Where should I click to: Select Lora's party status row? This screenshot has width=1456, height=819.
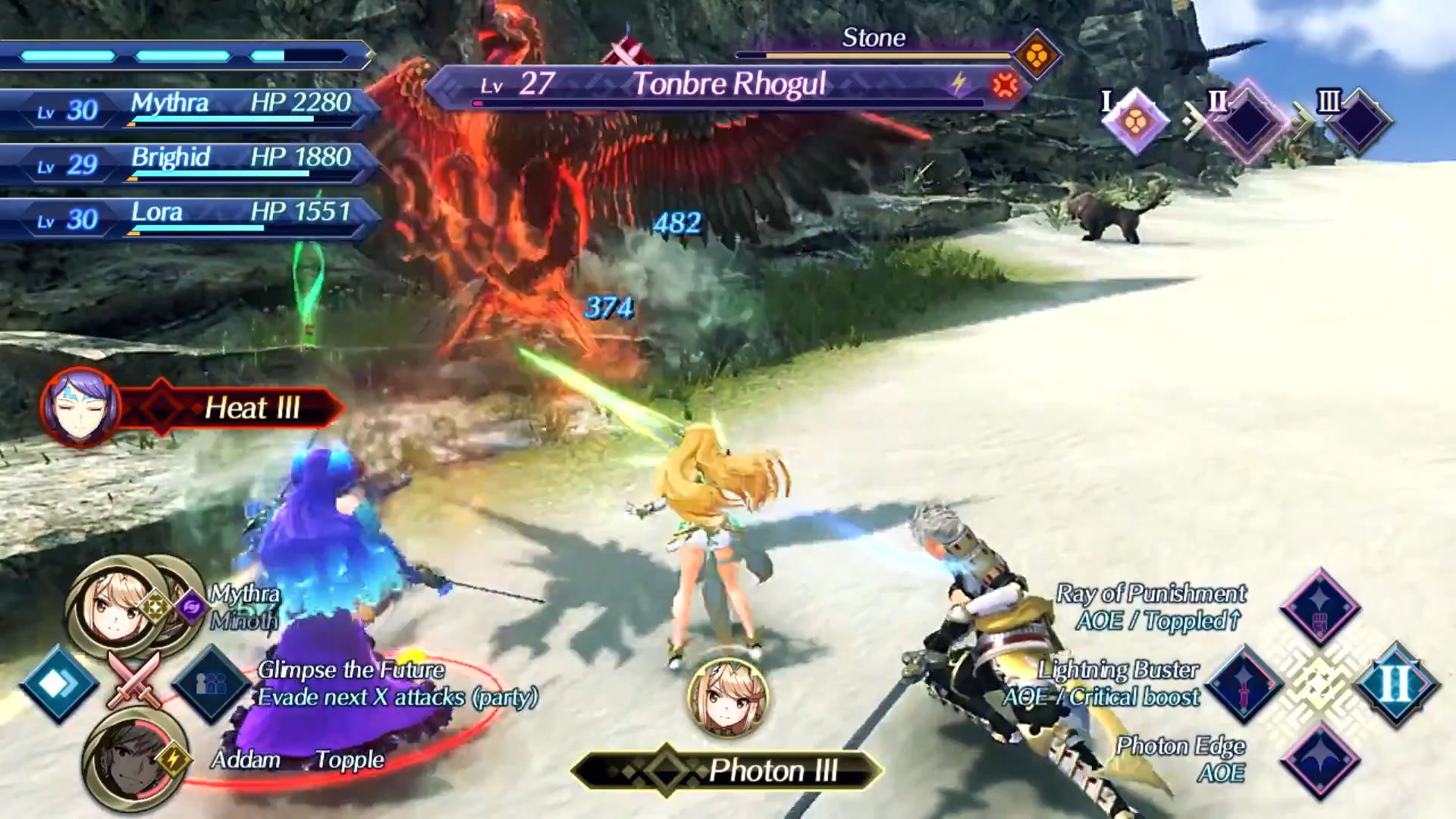[x=190, y=218]
